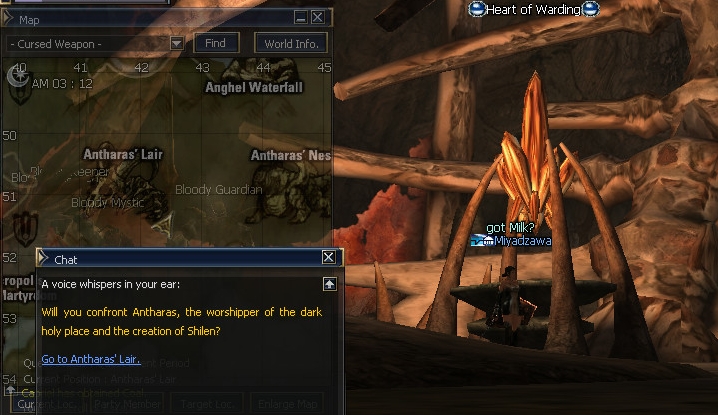Choose Go to Antharas' Lair
718x415 pixels.
point(91,359)
